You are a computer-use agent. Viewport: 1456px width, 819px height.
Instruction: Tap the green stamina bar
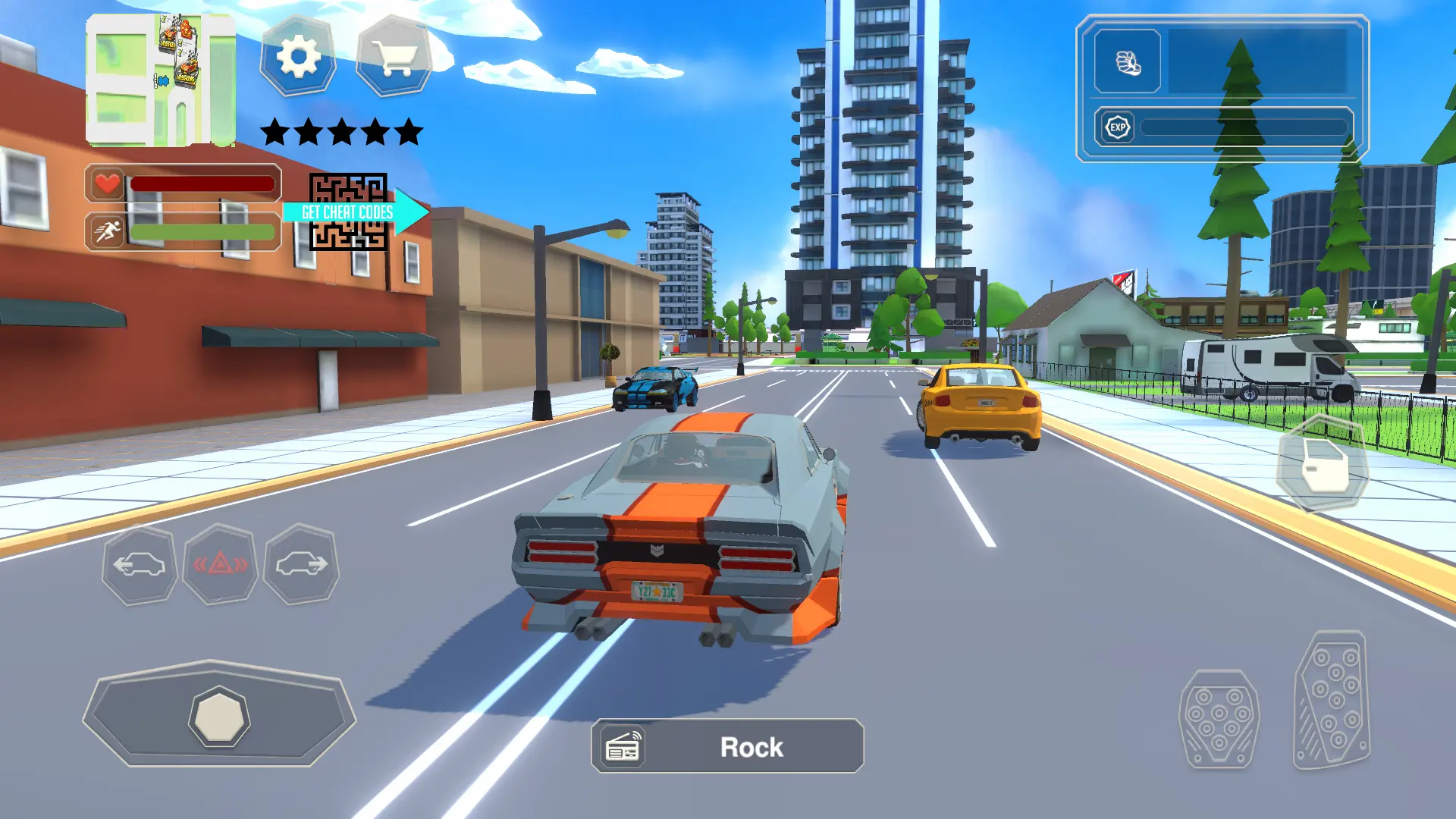201,231
